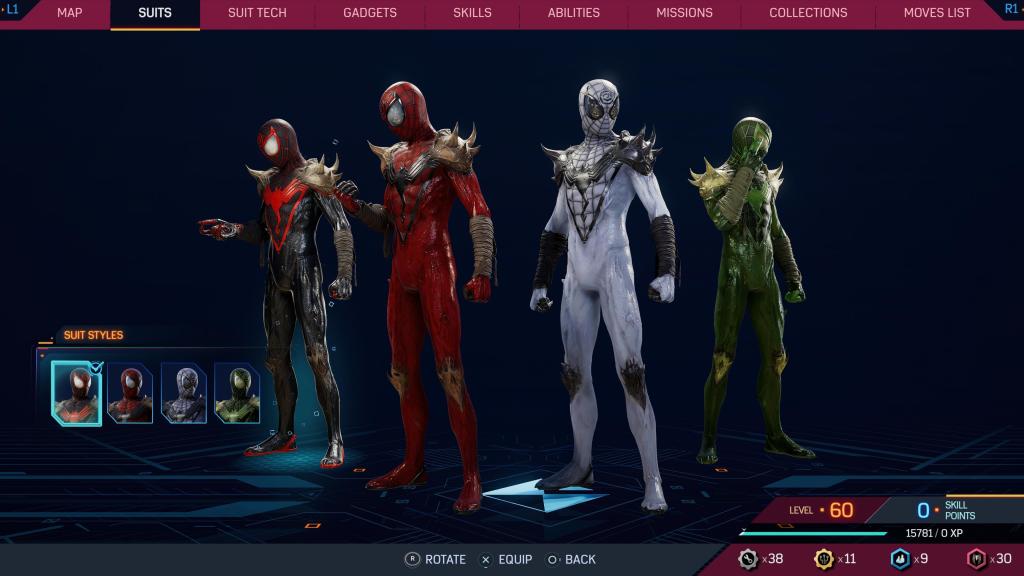The image size is (1024, 576).
Task: Open the Abilities tab
Action: click(x=574, y=13)
